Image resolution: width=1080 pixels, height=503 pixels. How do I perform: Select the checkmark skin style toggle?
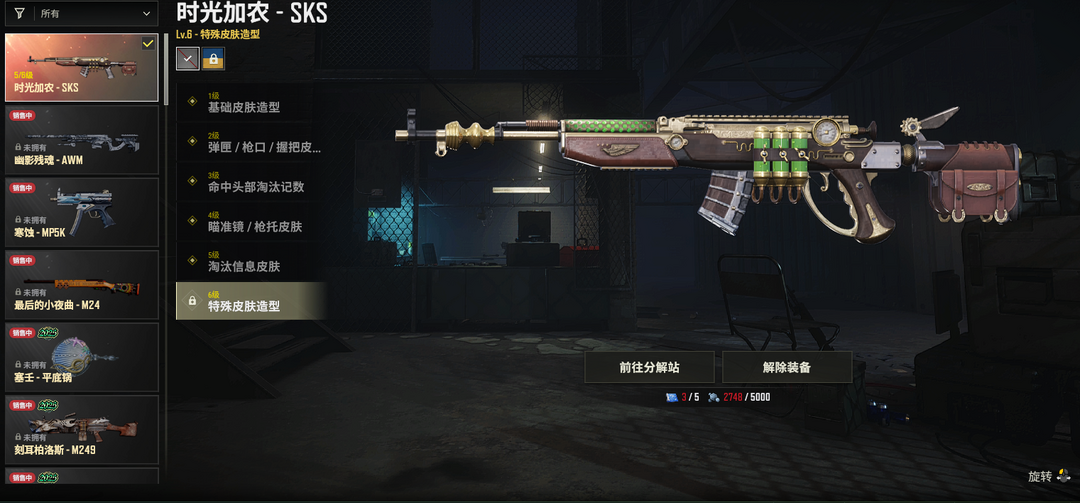187,59
